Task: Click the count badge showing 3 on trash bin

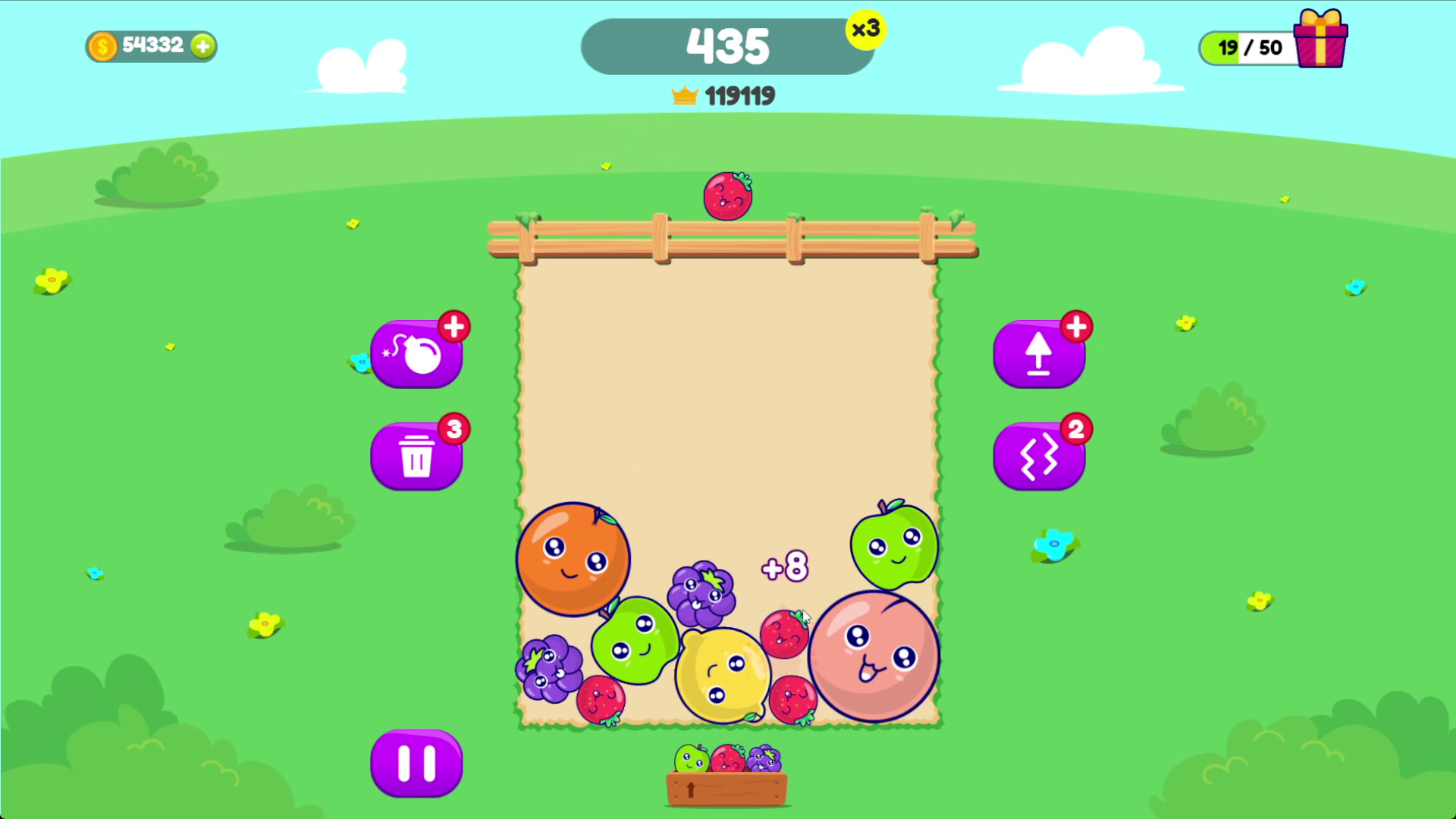Action: click(x=452, y=428)
